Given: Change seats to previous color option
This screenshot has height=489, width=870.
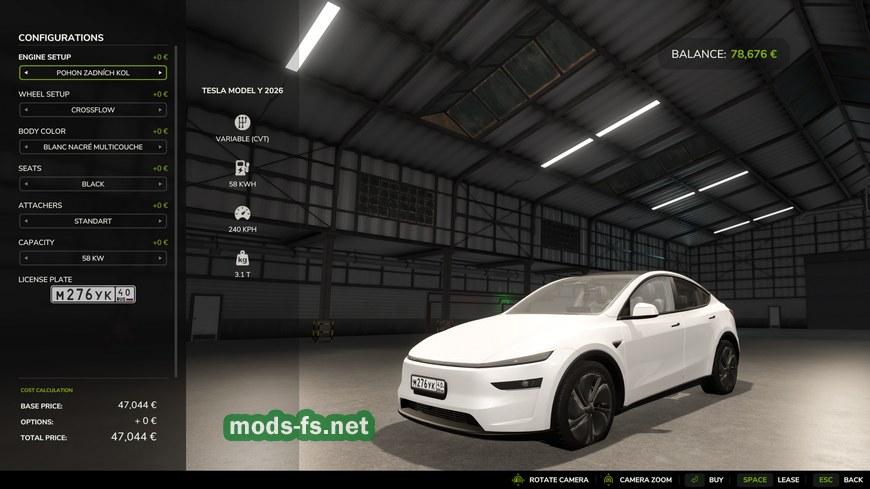Looking at the screenshot, I should (26, 184).
